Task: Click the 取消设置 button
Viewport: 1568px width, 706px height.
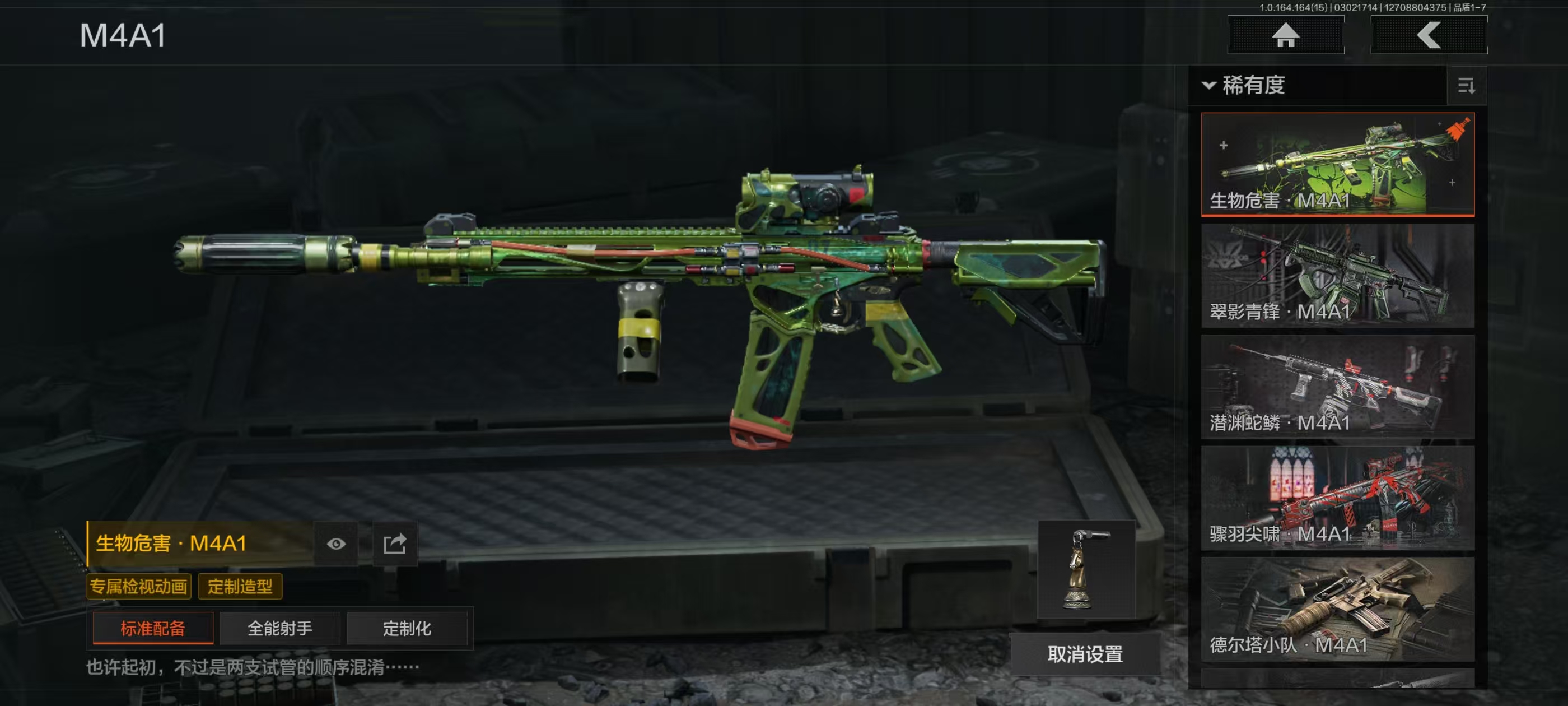Action: (x=1085, y=654)
